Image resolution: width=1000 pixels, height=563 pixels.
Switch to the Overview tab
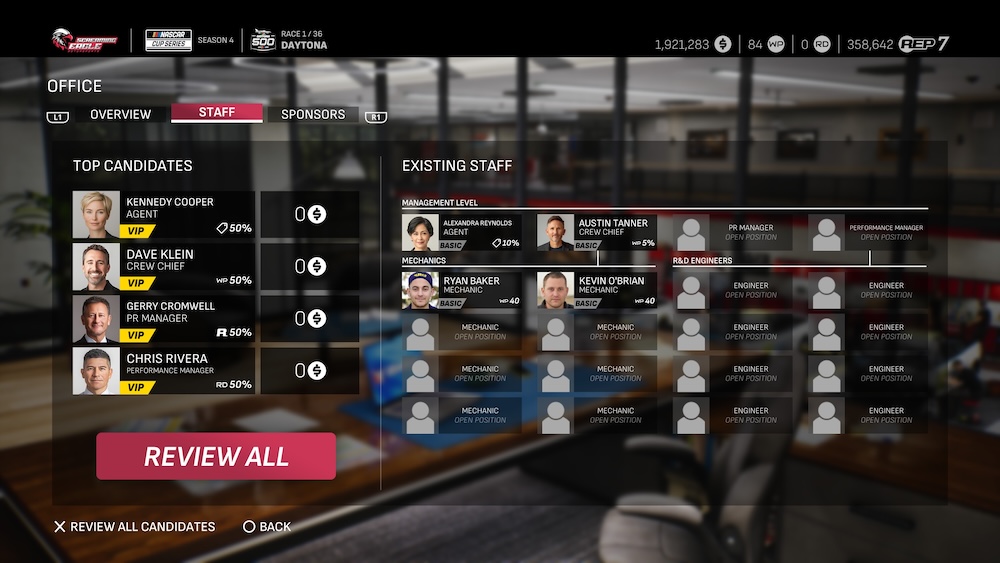point(120,114)
